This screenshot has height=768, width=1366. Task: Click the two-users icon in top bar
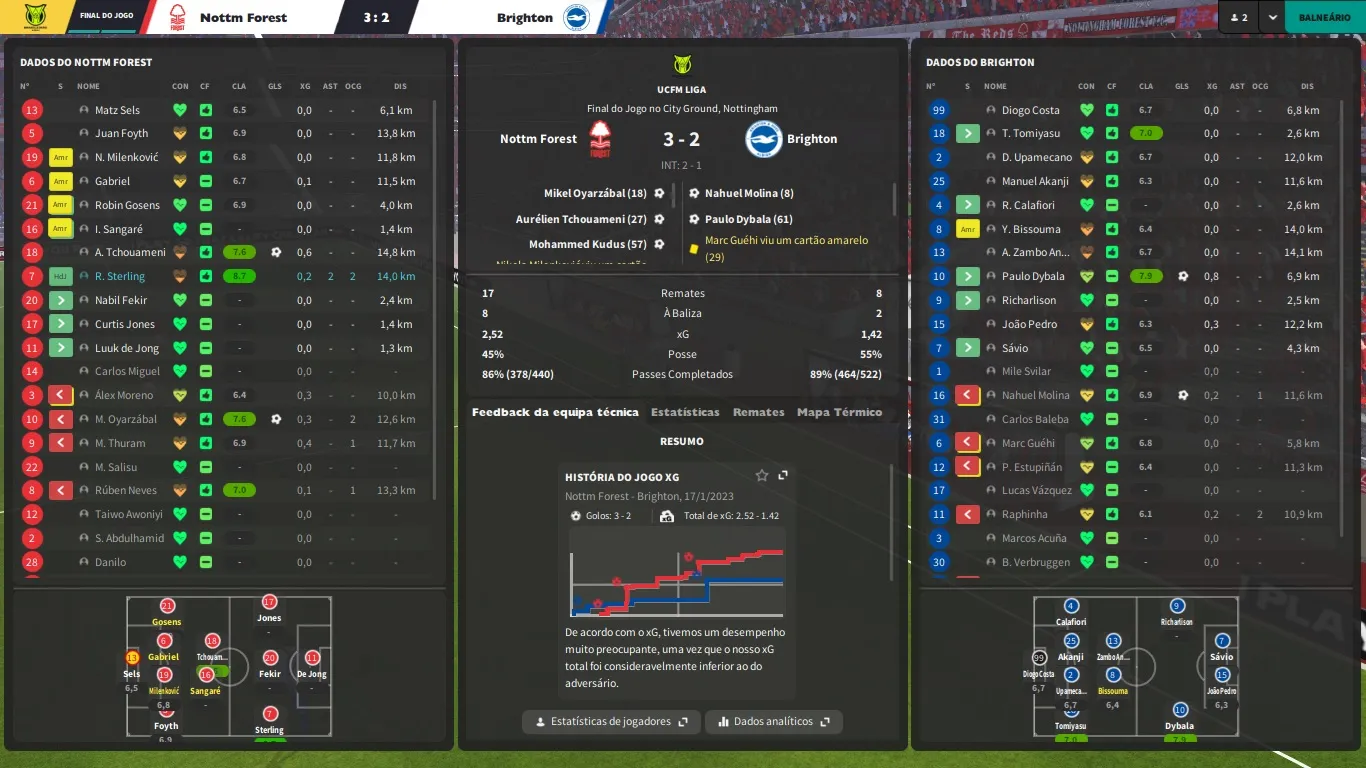tap(1239, 17)
